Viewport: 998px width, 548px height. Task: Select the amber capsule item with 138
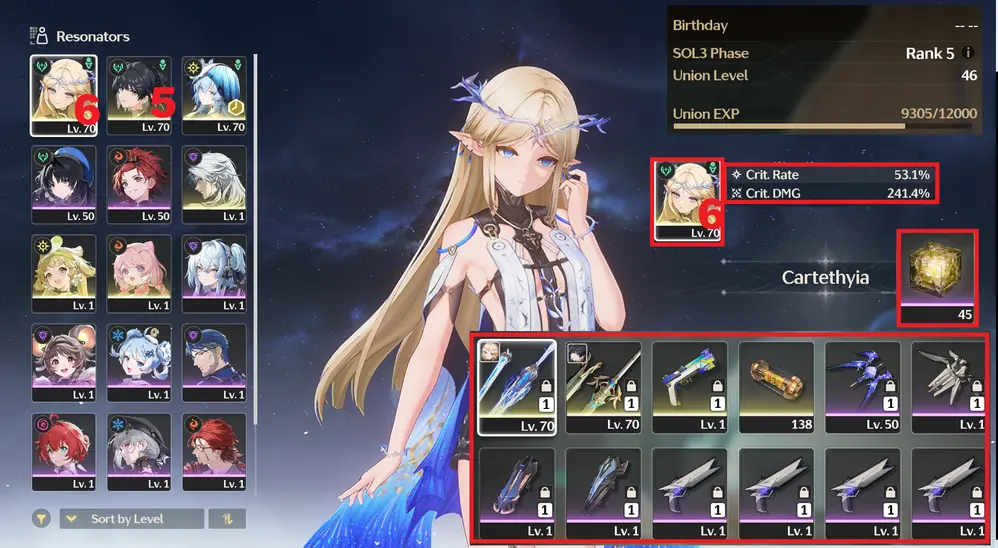point(775,387)
